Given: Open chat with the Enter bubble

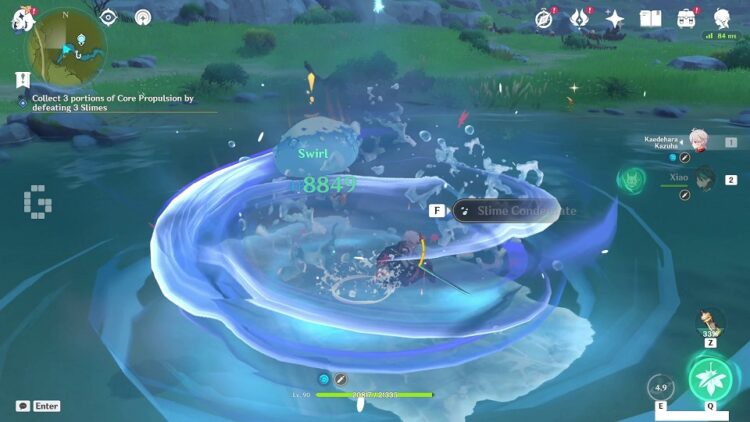Looking at the screenshot, I should (38, 406).
